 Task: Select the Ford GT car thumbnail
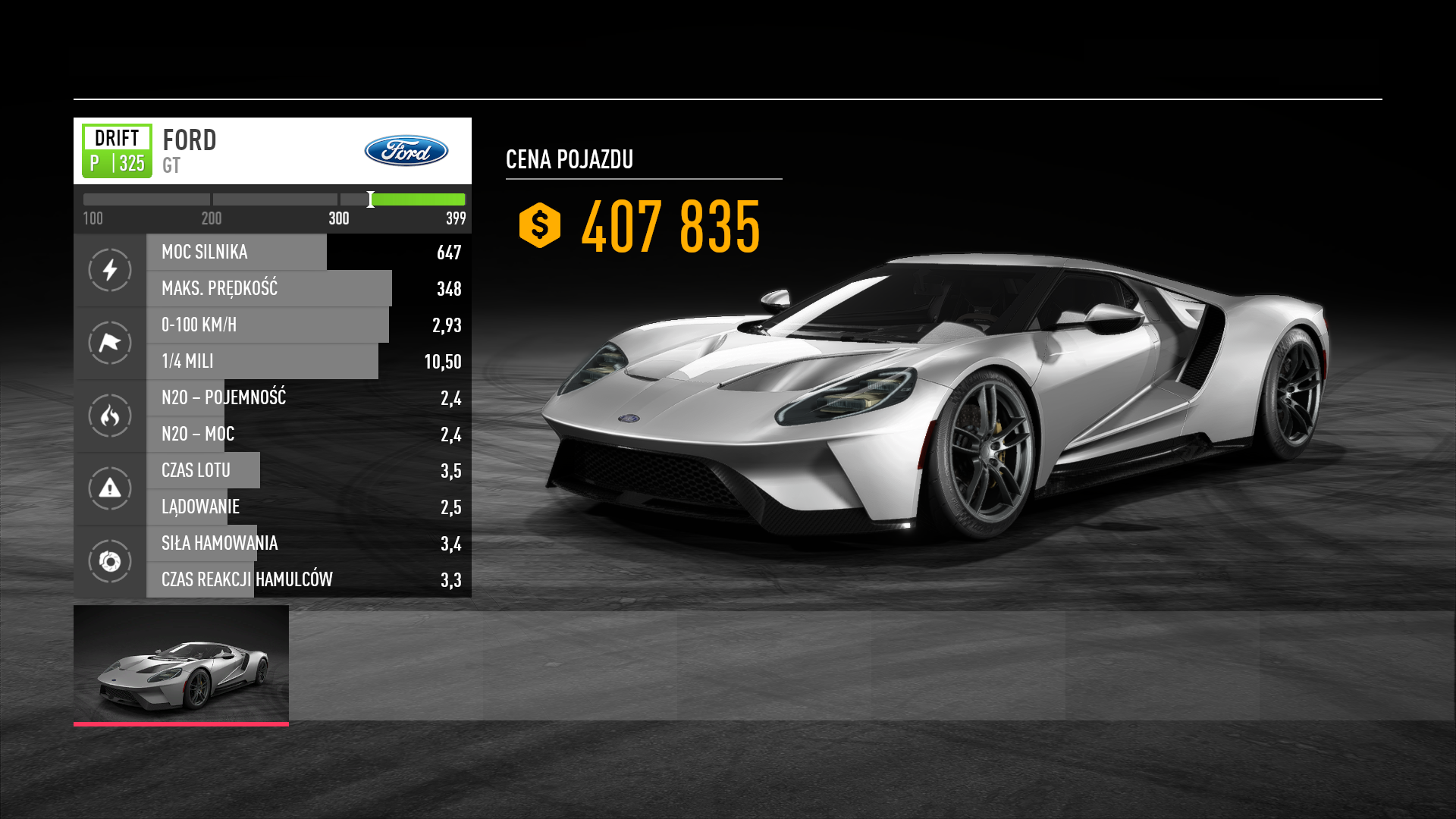[181, 664]
